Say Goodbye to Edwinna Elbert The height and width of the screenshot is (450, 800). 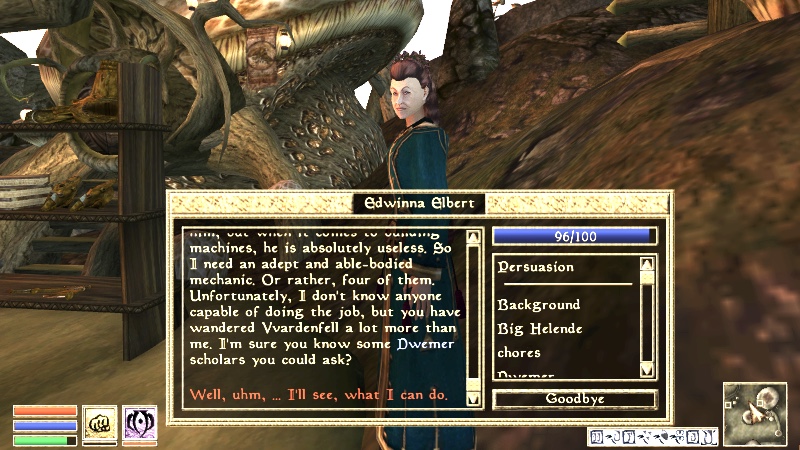click(x=575, y=399)
